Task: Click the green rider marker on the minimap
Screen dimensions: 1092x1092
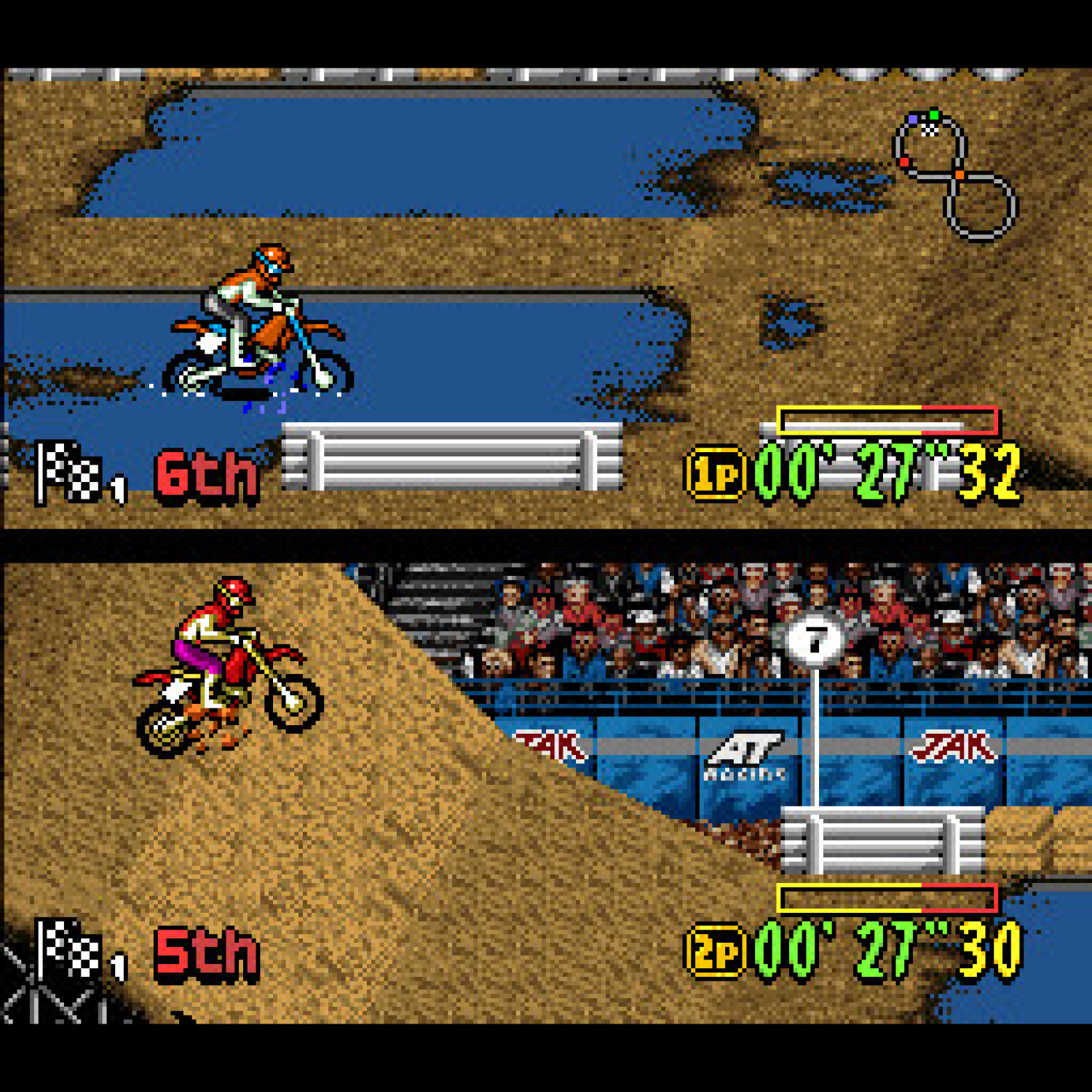Action: pos(935,115)
